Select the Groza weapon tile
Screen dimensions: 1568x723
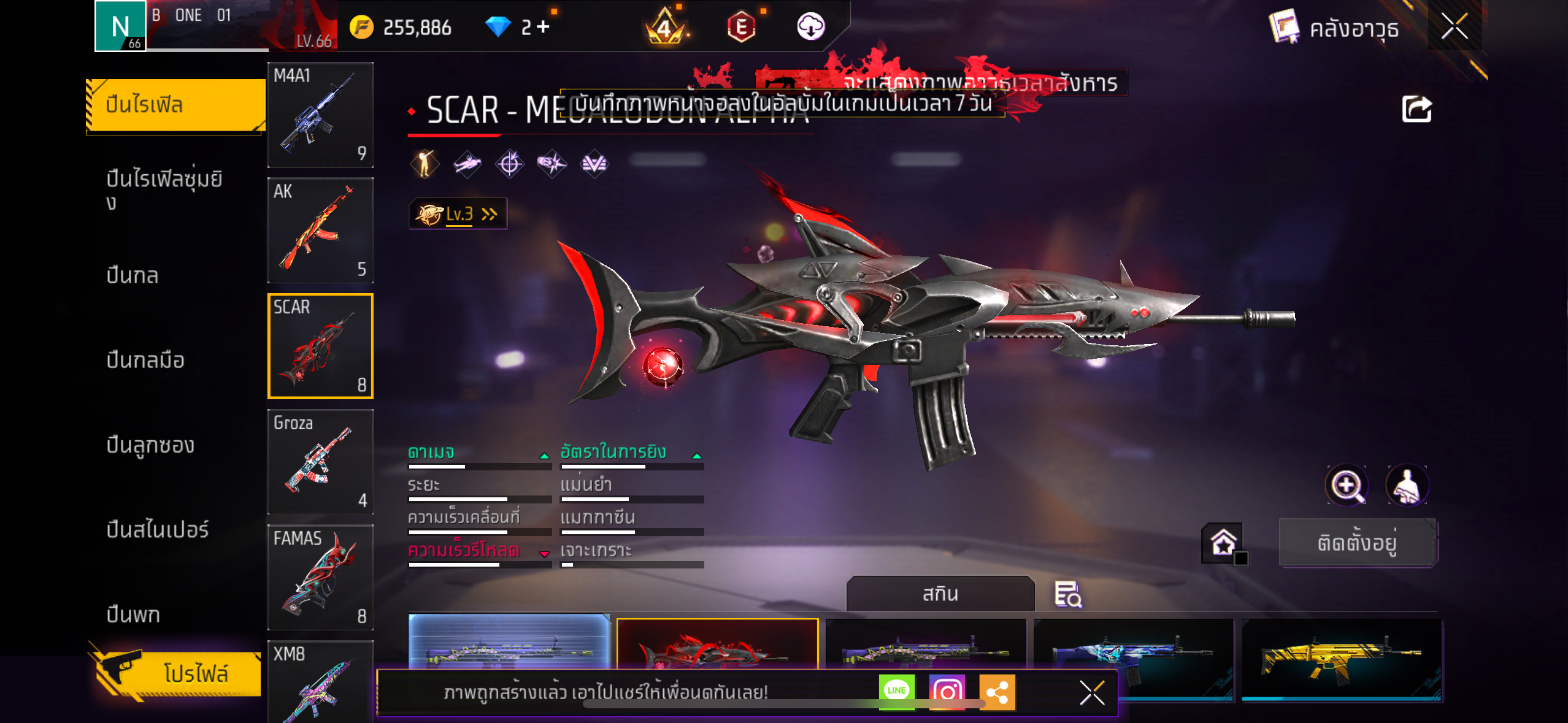coord(320,462)
